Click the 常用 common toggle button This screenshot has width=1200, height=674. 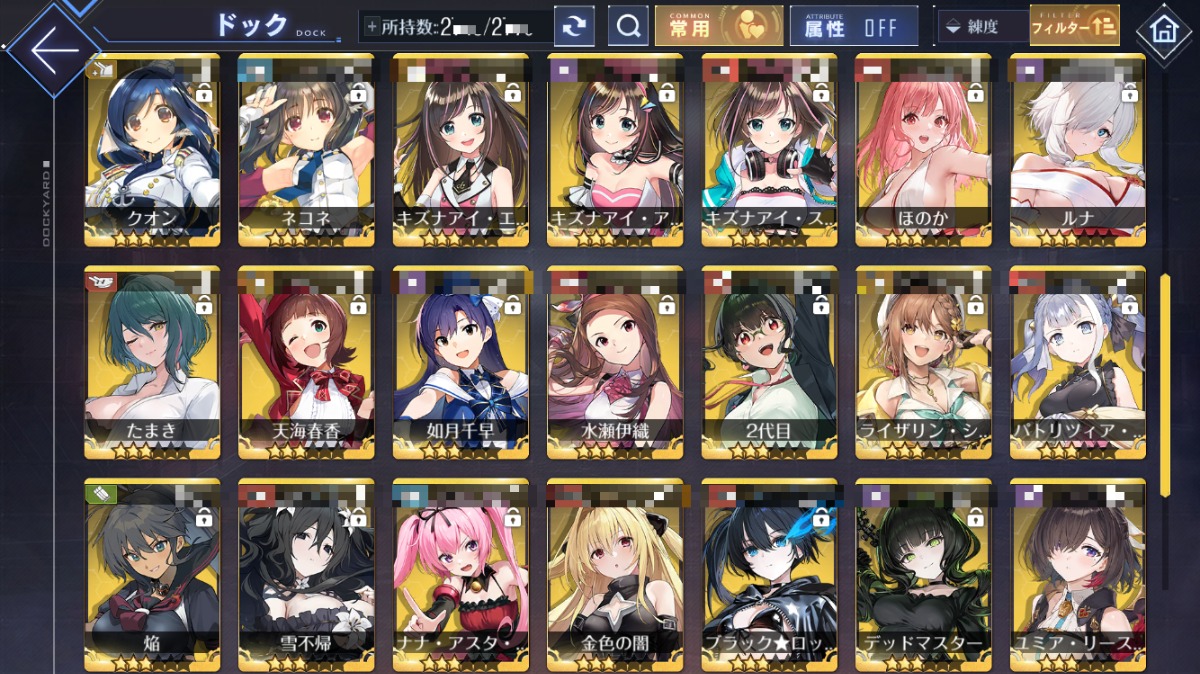[x=719, y=27]
